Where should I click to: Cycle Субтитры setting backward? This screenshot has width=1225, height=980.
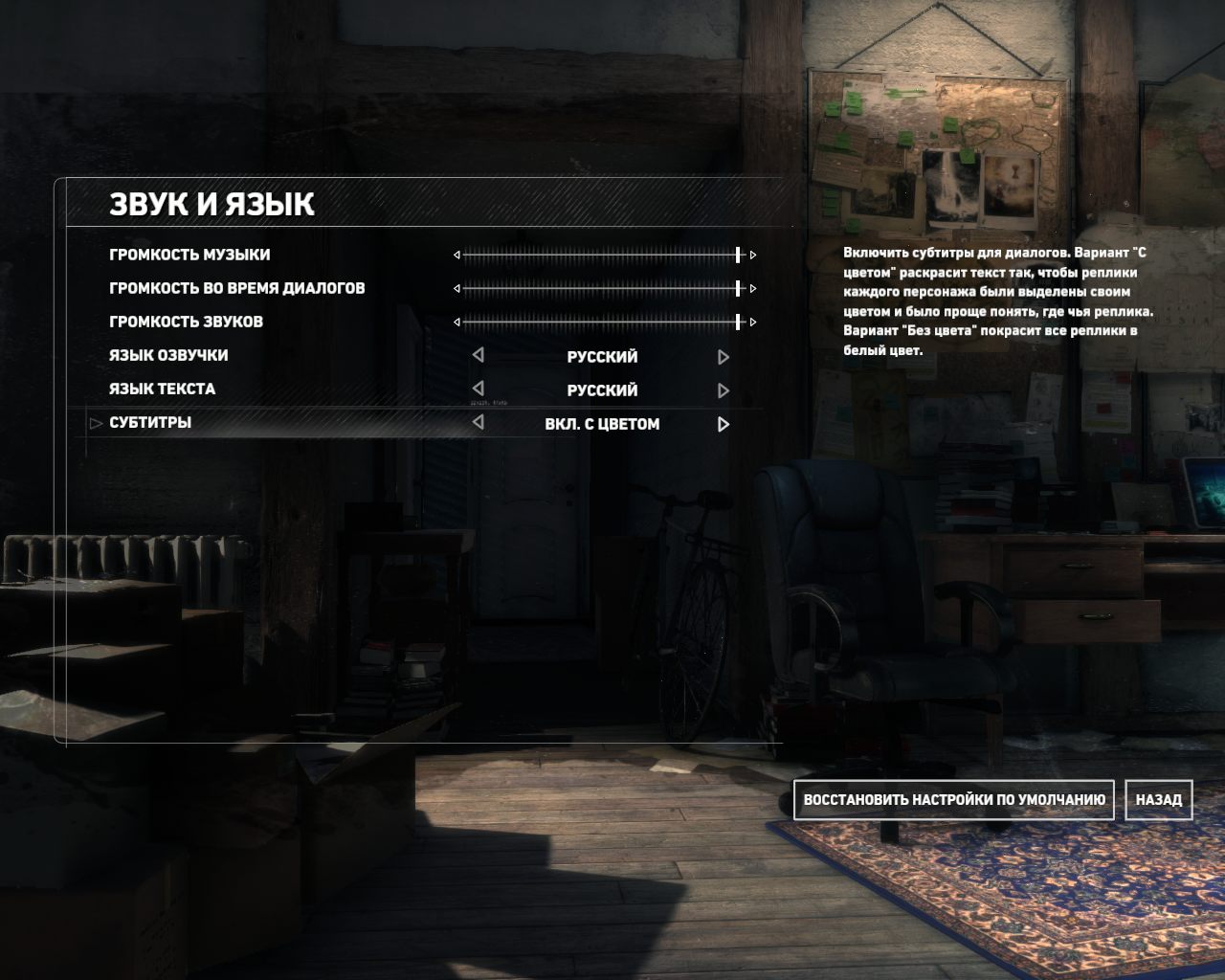[478, 422]
